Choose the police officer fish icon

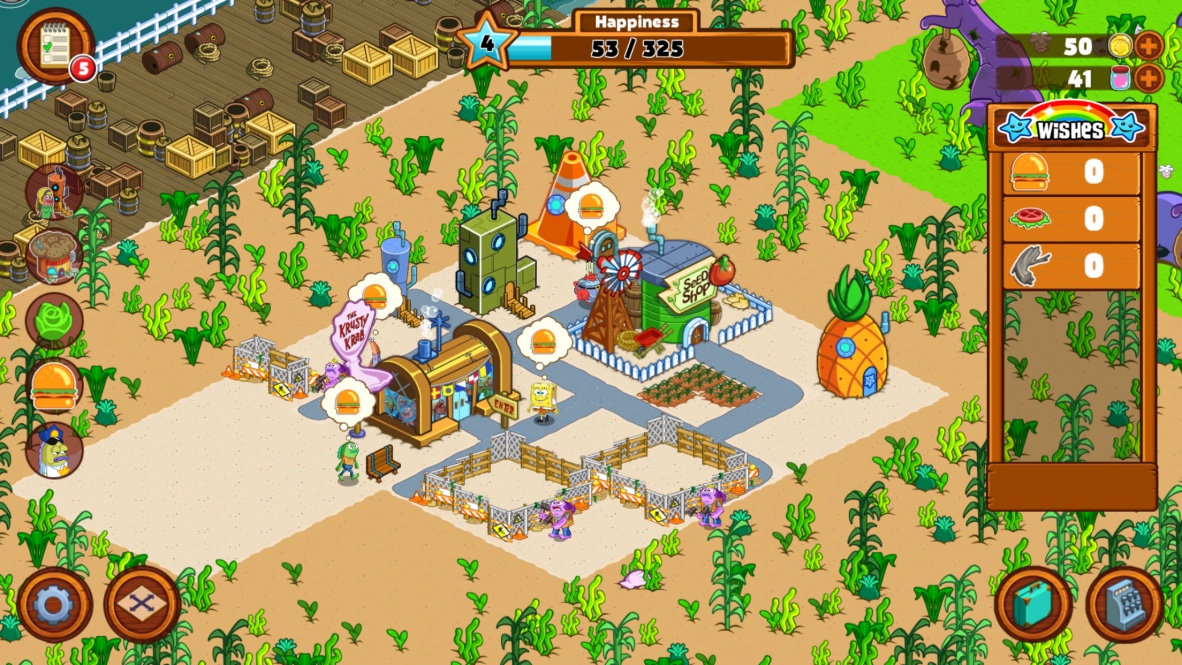(x=54, y=449)
